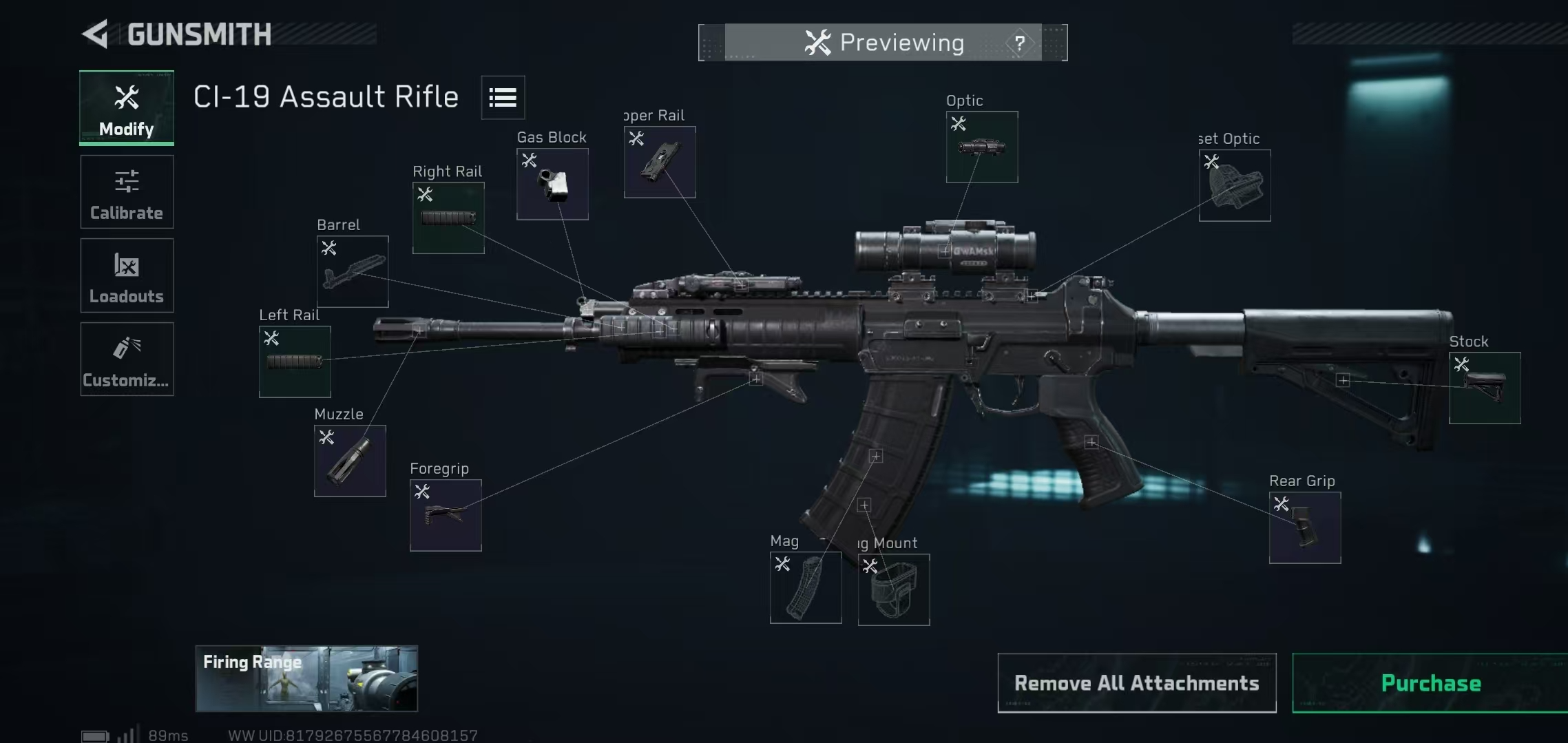Go back from the Gunsmith screen
Viewport: 1568px width, 743px height.
[96, 34]
